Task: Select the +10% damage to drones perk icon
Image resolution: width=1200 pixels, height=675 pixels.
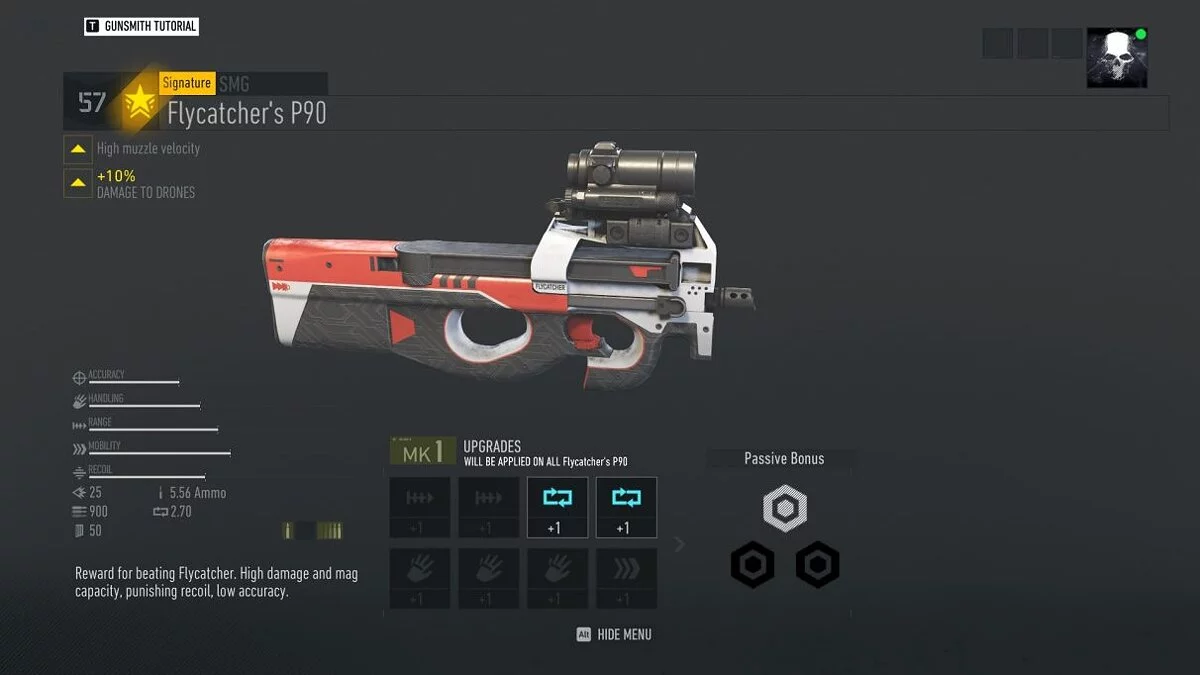Action: 78,183
